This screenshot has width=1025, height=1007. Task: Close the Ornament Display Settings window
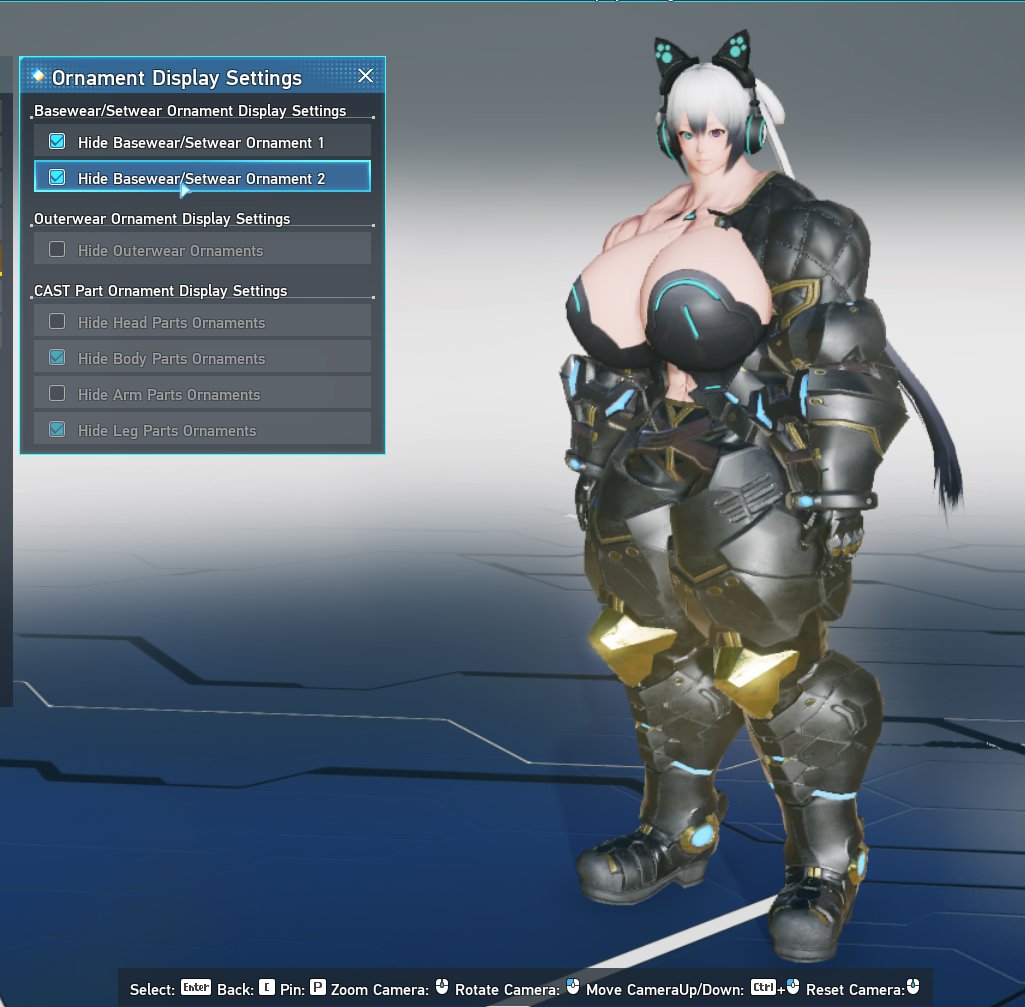click(x=366, y=76)
